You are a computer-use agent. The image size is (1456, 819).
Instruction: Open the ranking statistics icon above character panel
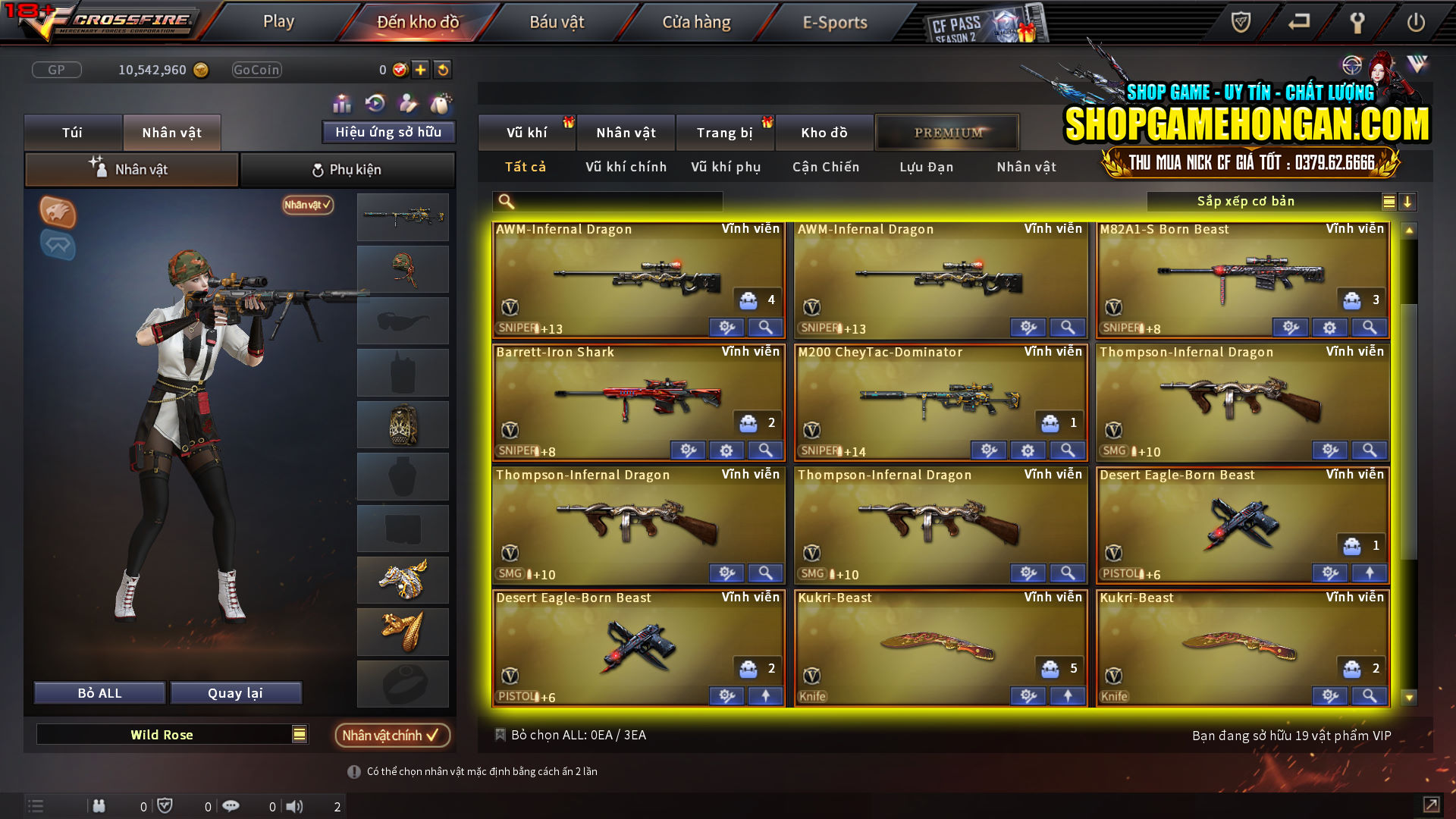pos(342,102)
